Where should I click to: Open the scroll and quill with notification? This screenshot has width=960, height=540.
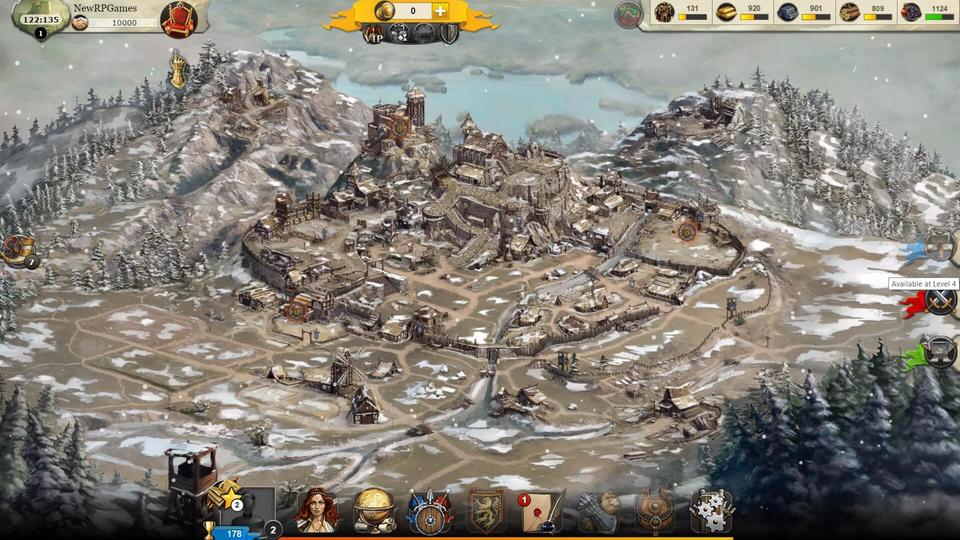pyautogui.click(x=541, y=511)
